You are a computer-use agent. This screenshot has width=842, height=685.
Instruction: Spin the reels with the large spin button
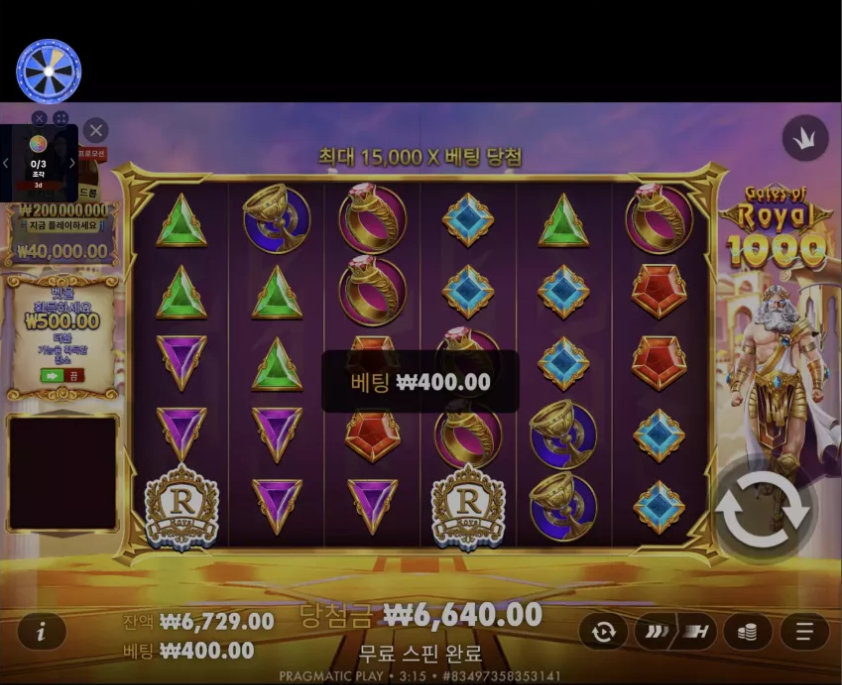click(761, 511)
